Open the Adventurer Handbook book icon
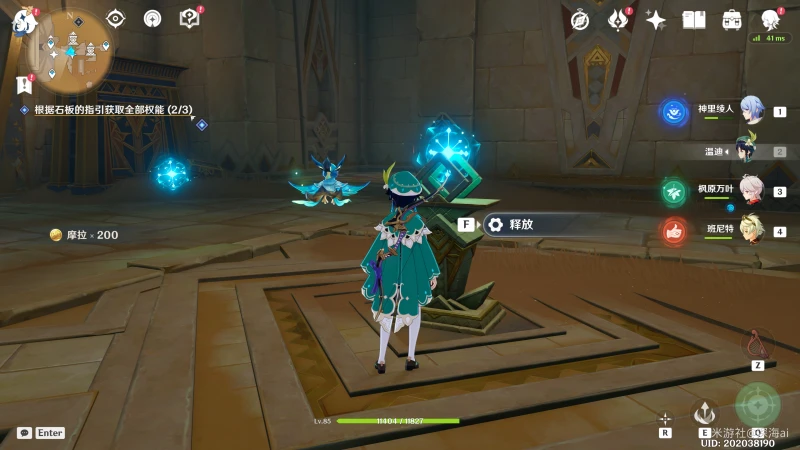 pos(694,19)
